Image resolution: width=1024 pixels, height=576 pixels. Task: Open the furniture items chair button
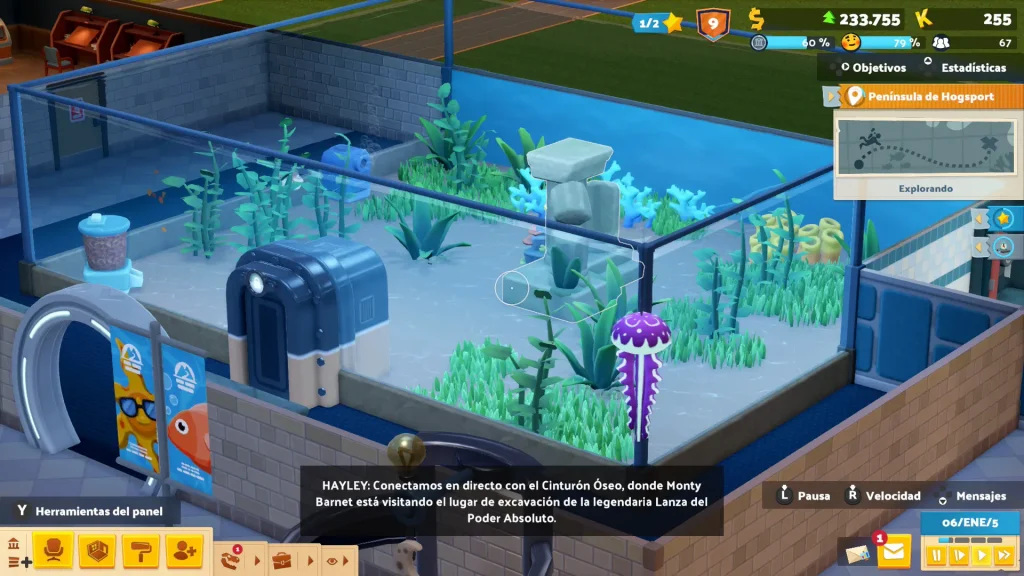coord(53,549)
